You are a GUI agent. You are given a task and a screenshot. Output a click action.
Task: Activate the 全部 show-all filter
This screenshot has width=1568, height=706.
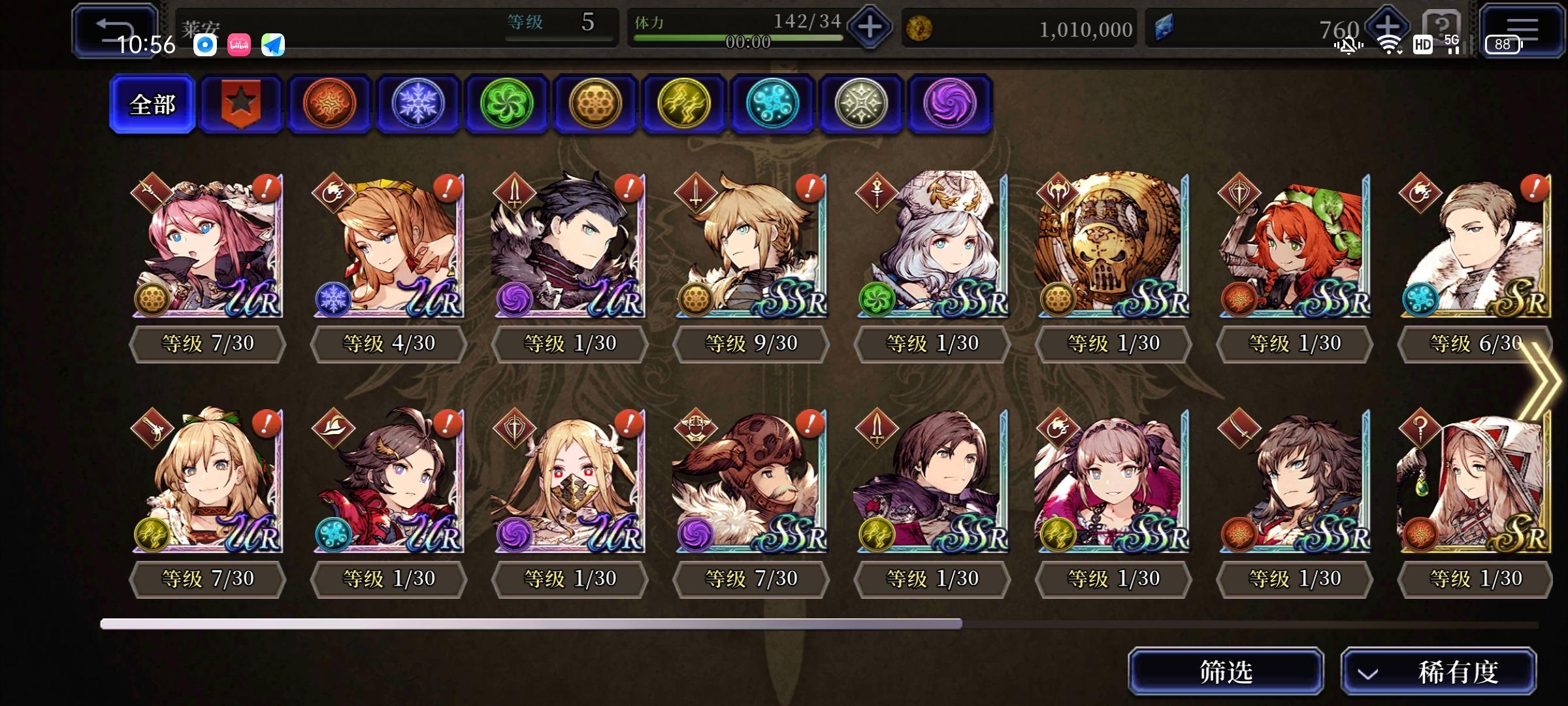pyautogui.click(x=152, y=103)
